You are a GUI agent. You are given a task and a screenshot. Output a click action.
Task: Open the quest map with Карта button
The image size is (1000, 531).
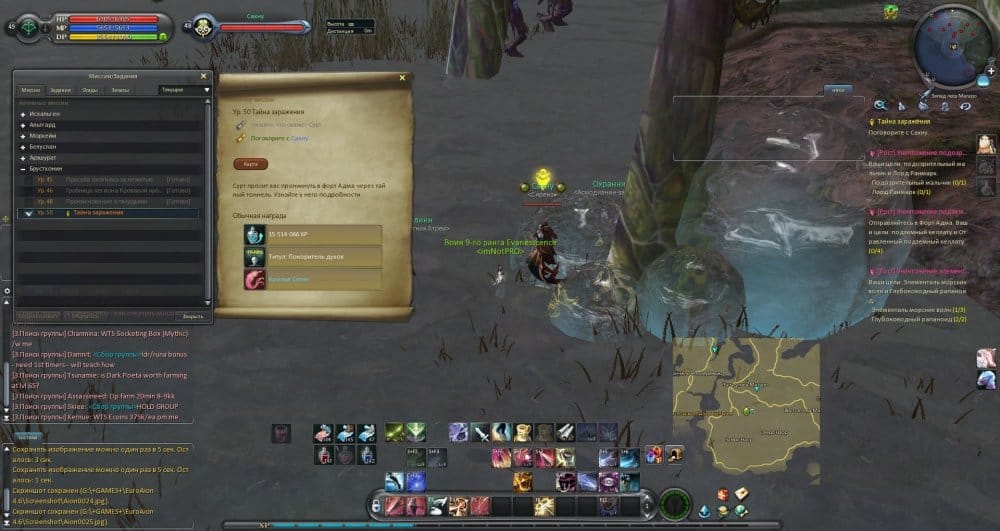[x=250, y=164]
